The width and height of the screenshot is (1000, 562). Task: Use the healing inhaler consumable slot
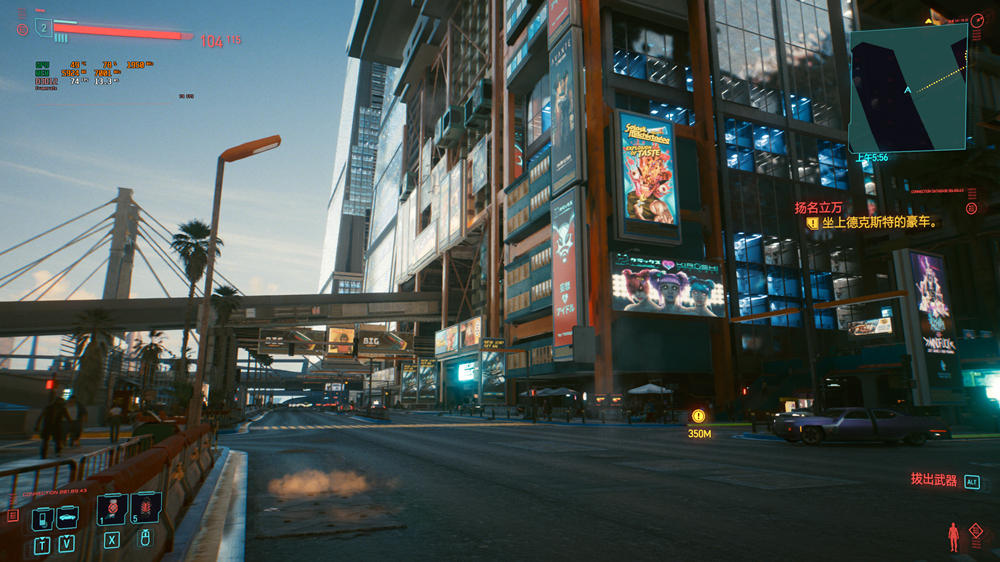(111, 509)
